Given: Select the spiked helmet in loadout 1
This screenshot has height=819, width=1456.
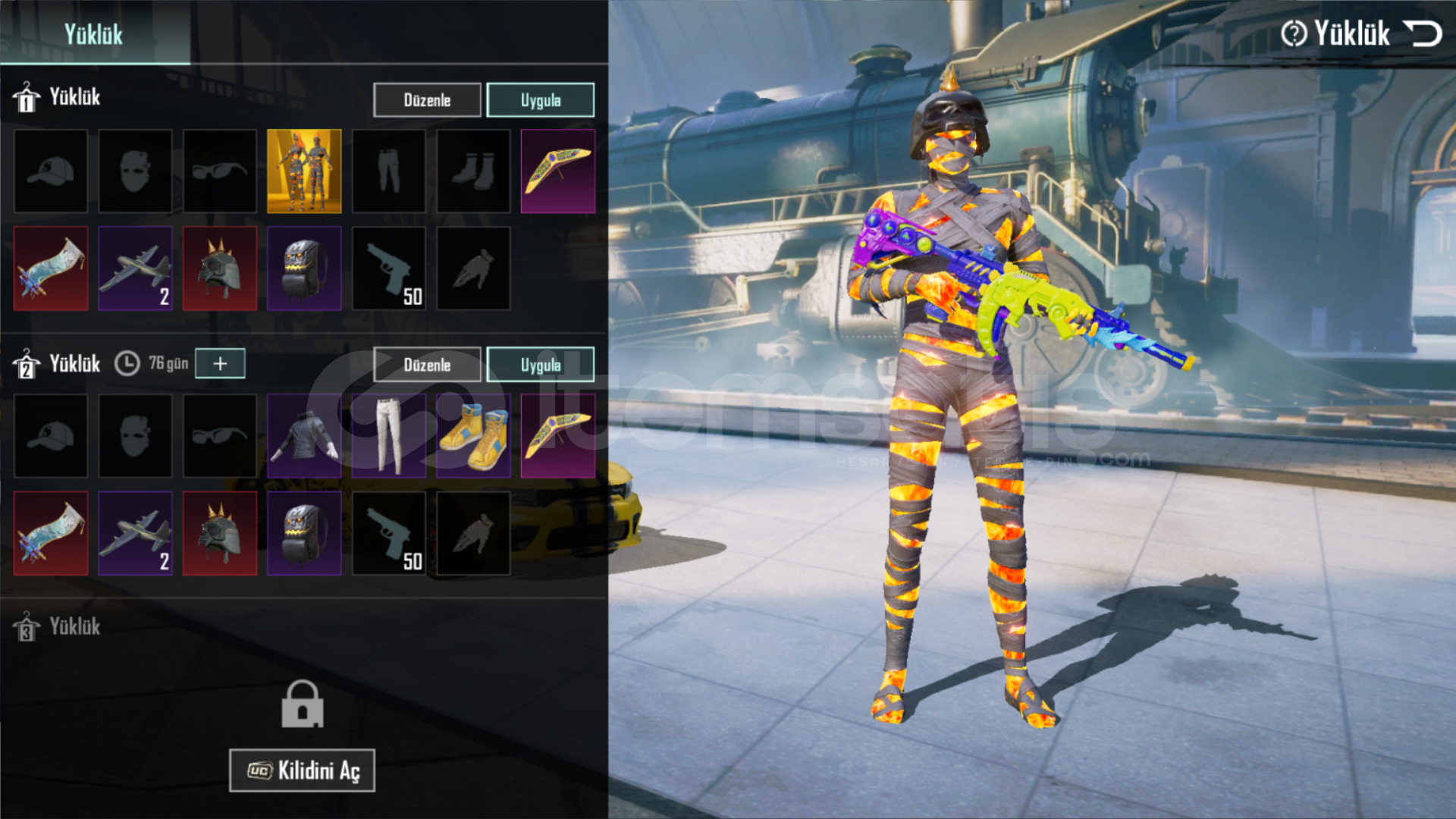Looking at the screenshot, I should [x=220, y=268].
